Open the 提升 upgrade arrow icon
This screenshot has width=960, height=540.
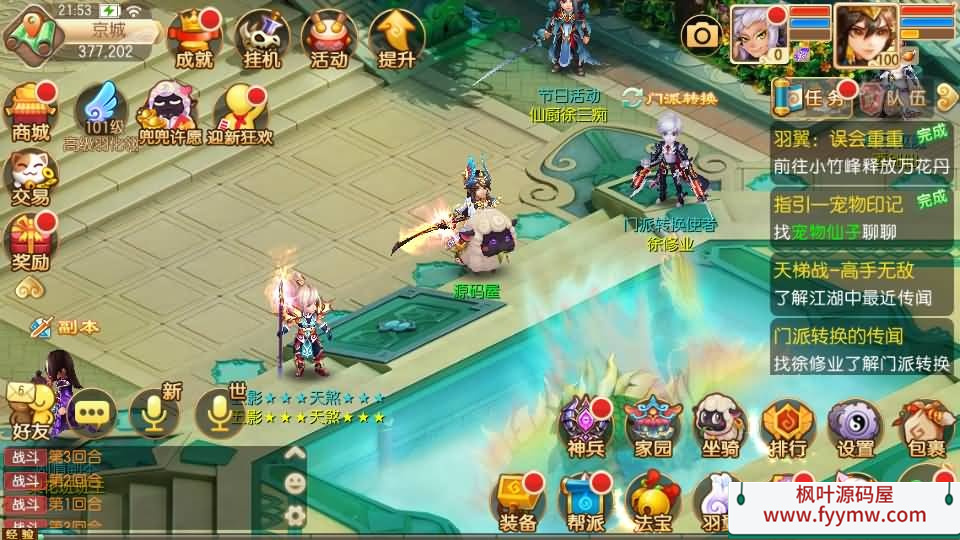(397, 40)
